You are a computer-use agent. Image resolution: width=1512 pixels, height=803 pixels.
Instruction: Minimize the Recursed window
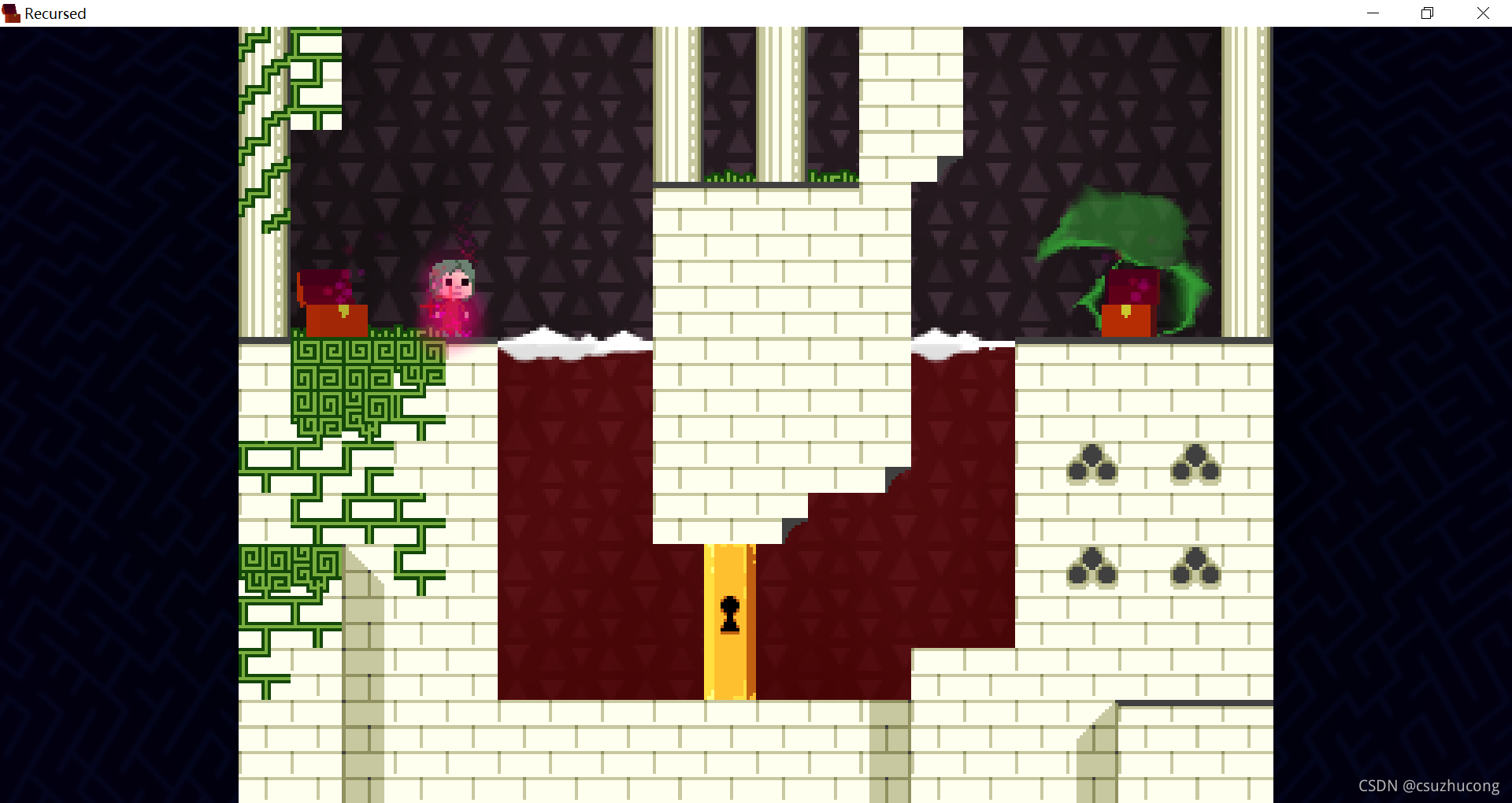point(1373,13)
